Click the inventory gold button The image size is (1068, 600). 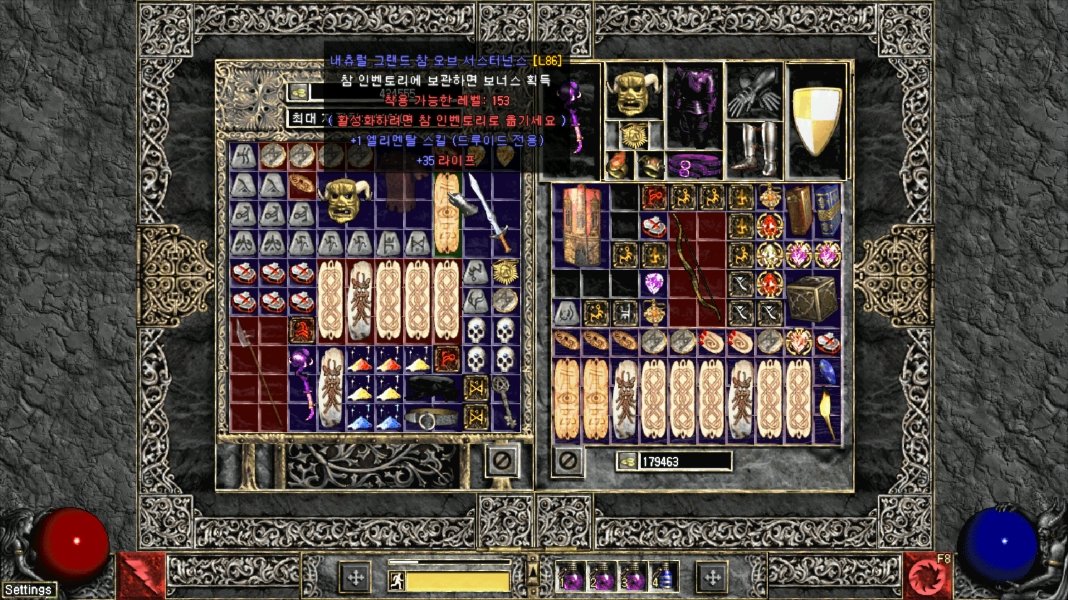[627, 461]
